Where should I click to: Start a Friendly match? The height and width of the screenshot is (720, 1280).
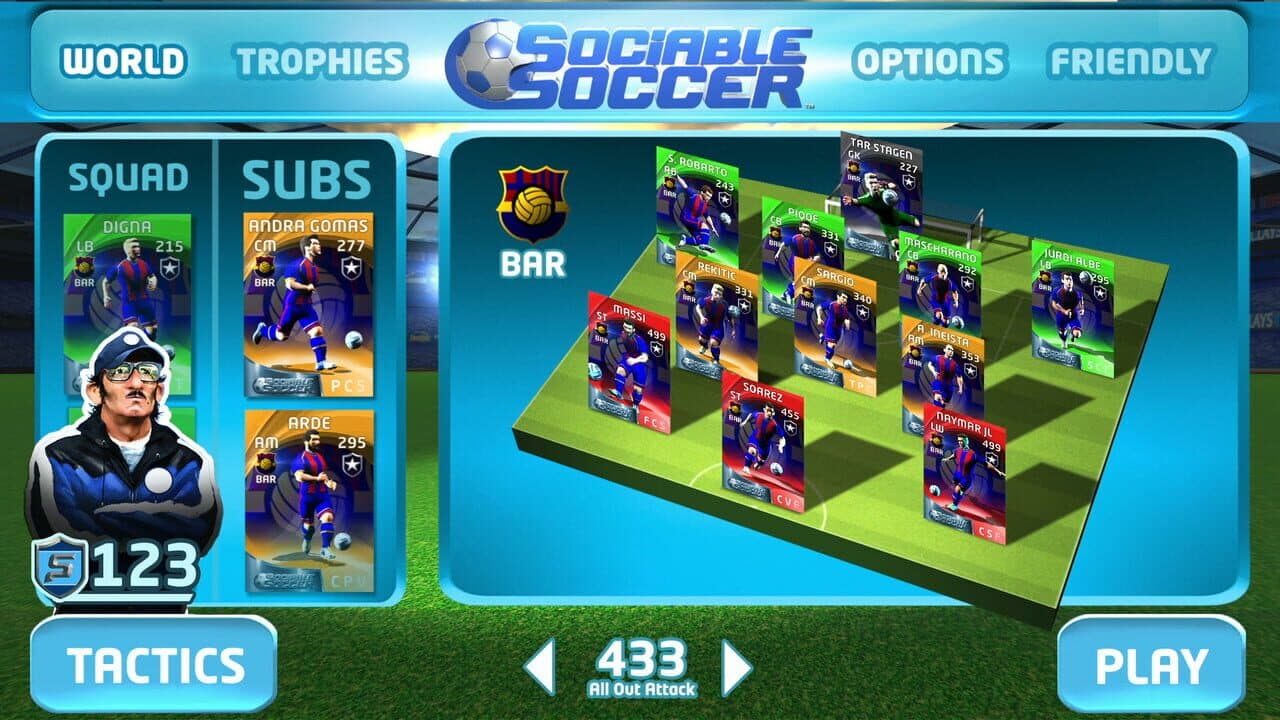pyautogui.click(x=1130, y=62)
